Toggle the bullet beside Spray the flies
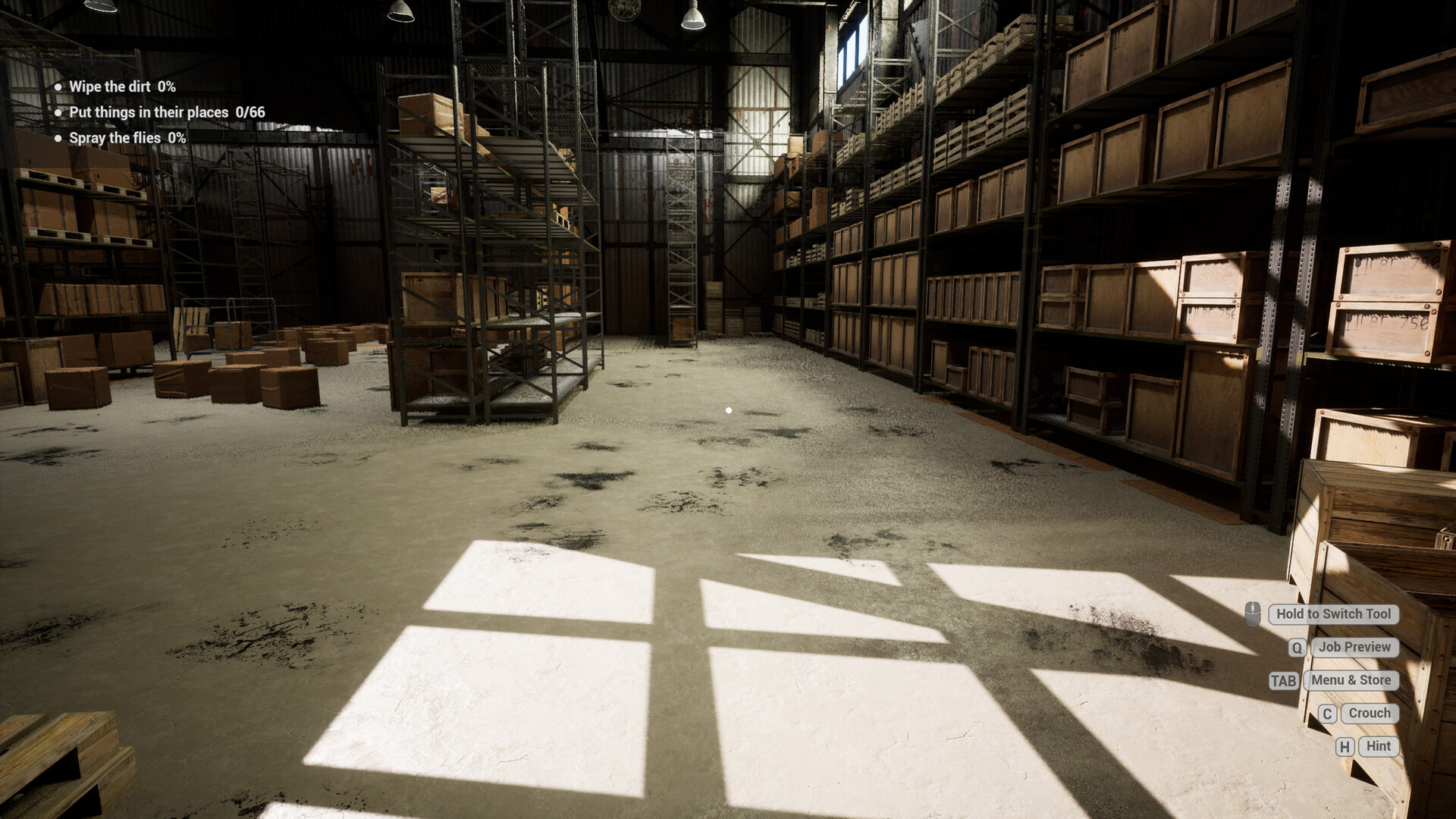This screenshot has height=819, width=1456. point(58,138)
